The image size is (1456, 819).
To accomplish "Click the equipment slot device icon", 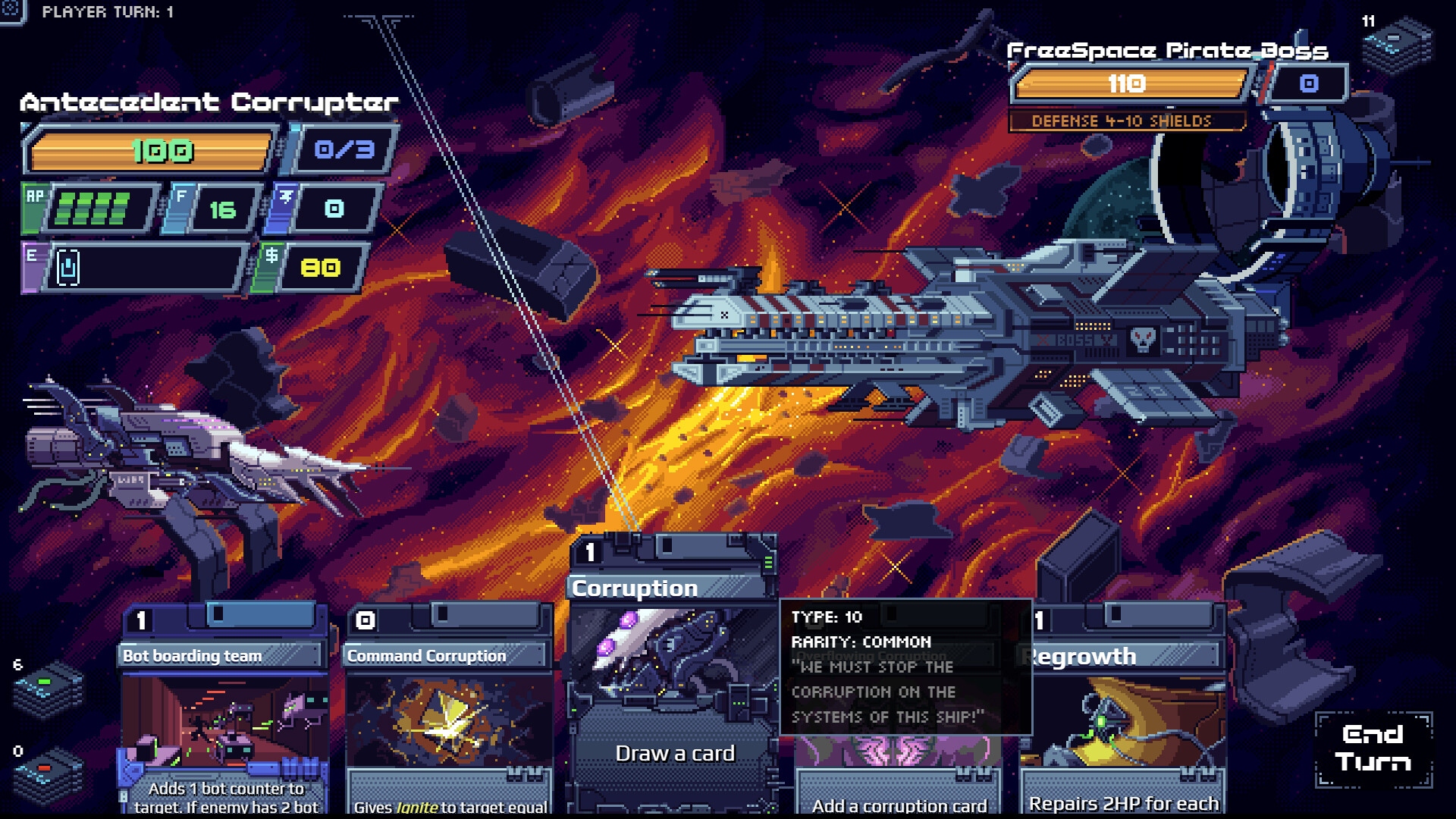I will [68, 268].
